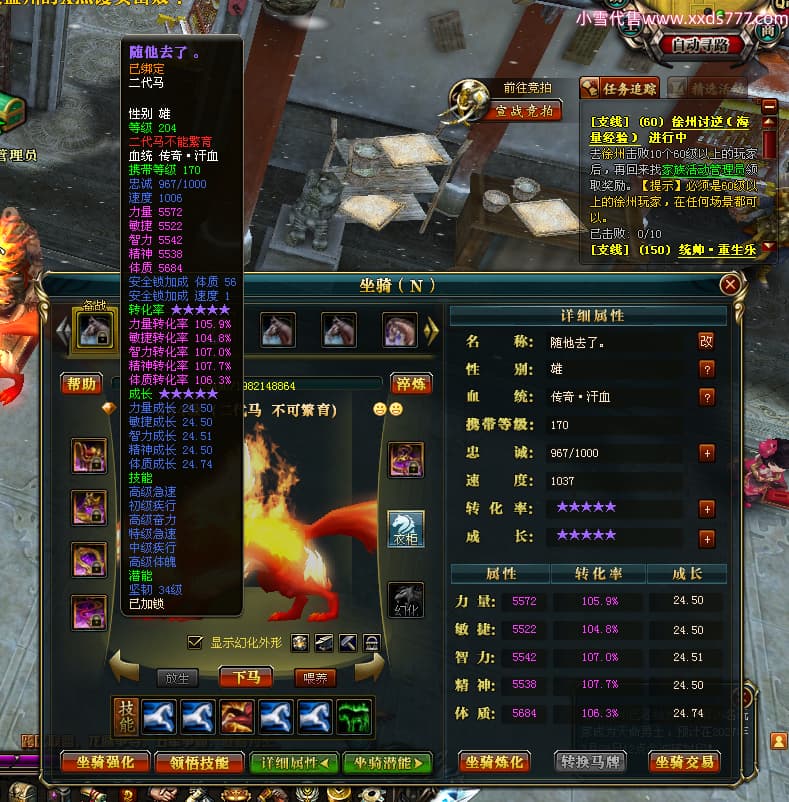Open the 衣柜 wardrobe icon
The image size is (789, 802).
pos(406,527)
